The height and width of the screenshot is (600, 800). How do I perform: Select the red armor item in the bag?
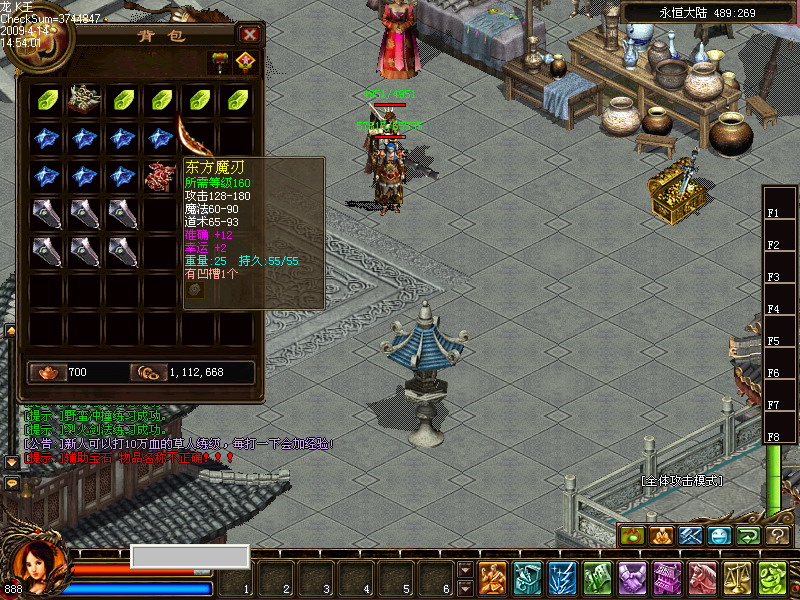[x=160, y=176]
